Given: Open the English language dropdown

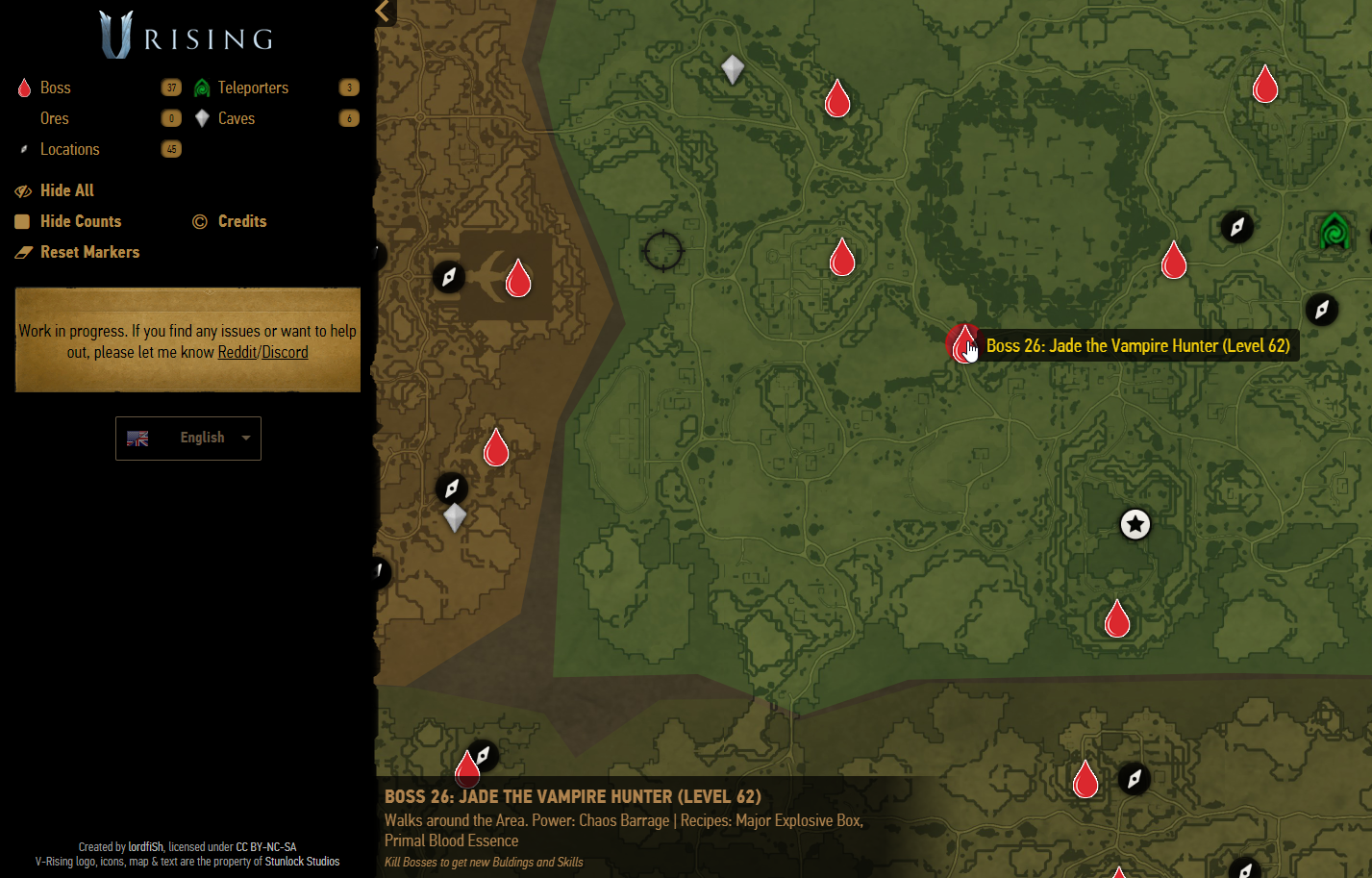Looking at the screenshot, I should point(188,439).
